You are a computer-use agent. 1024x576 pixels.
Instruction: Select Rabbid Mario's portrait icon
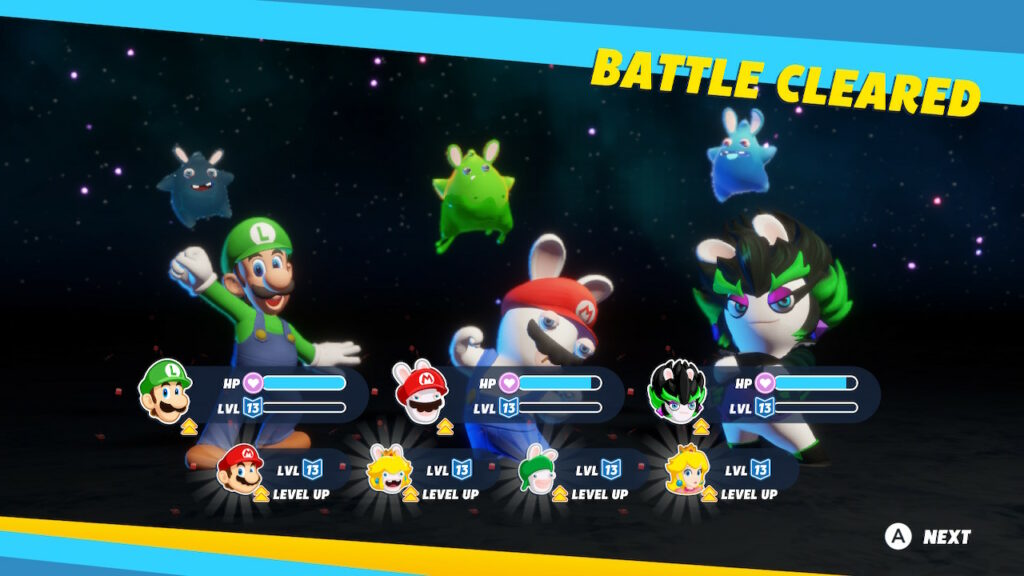coord(421,391)
